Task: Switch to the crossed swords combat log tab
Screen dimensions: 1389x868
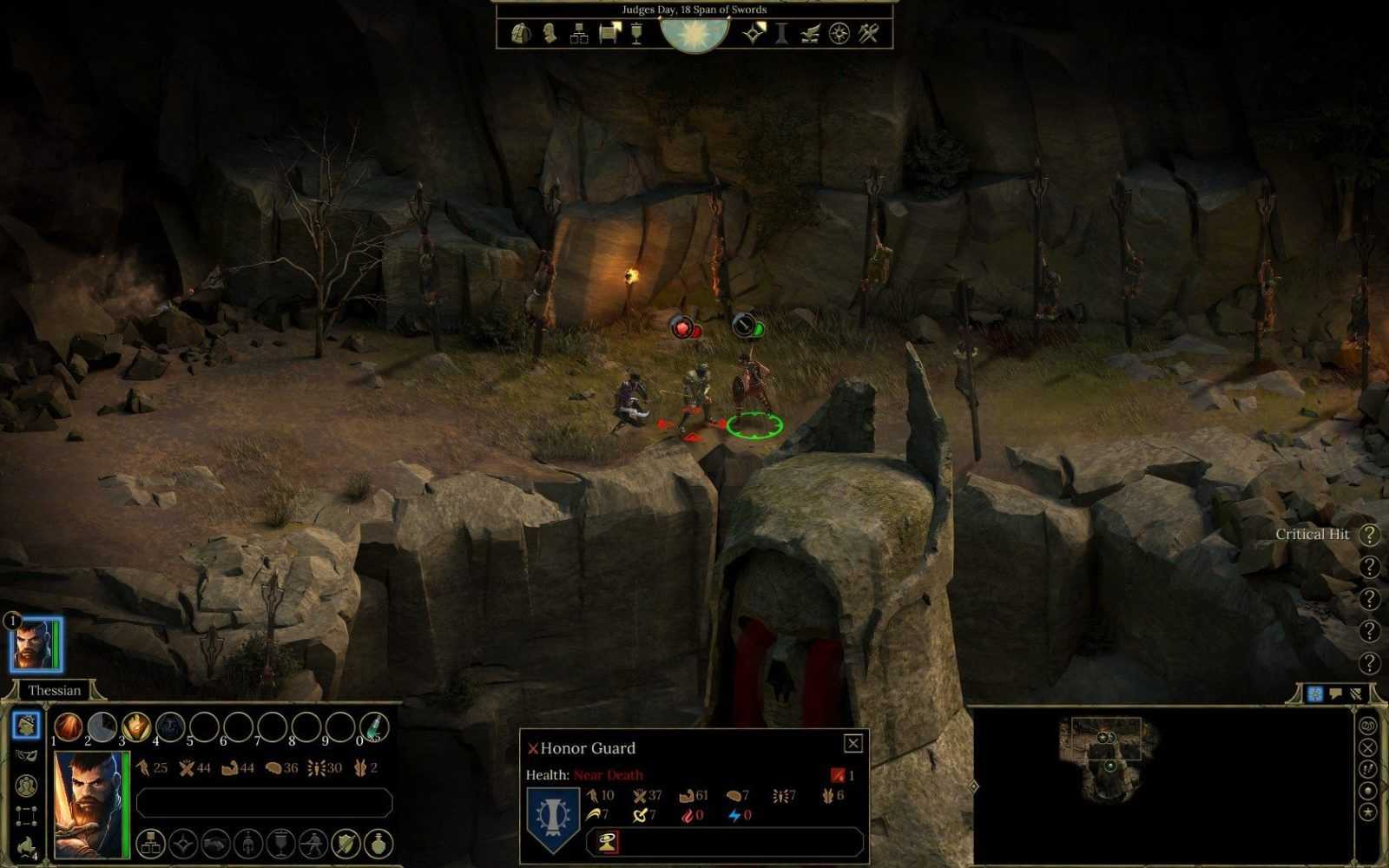Action: (1355, 694)
